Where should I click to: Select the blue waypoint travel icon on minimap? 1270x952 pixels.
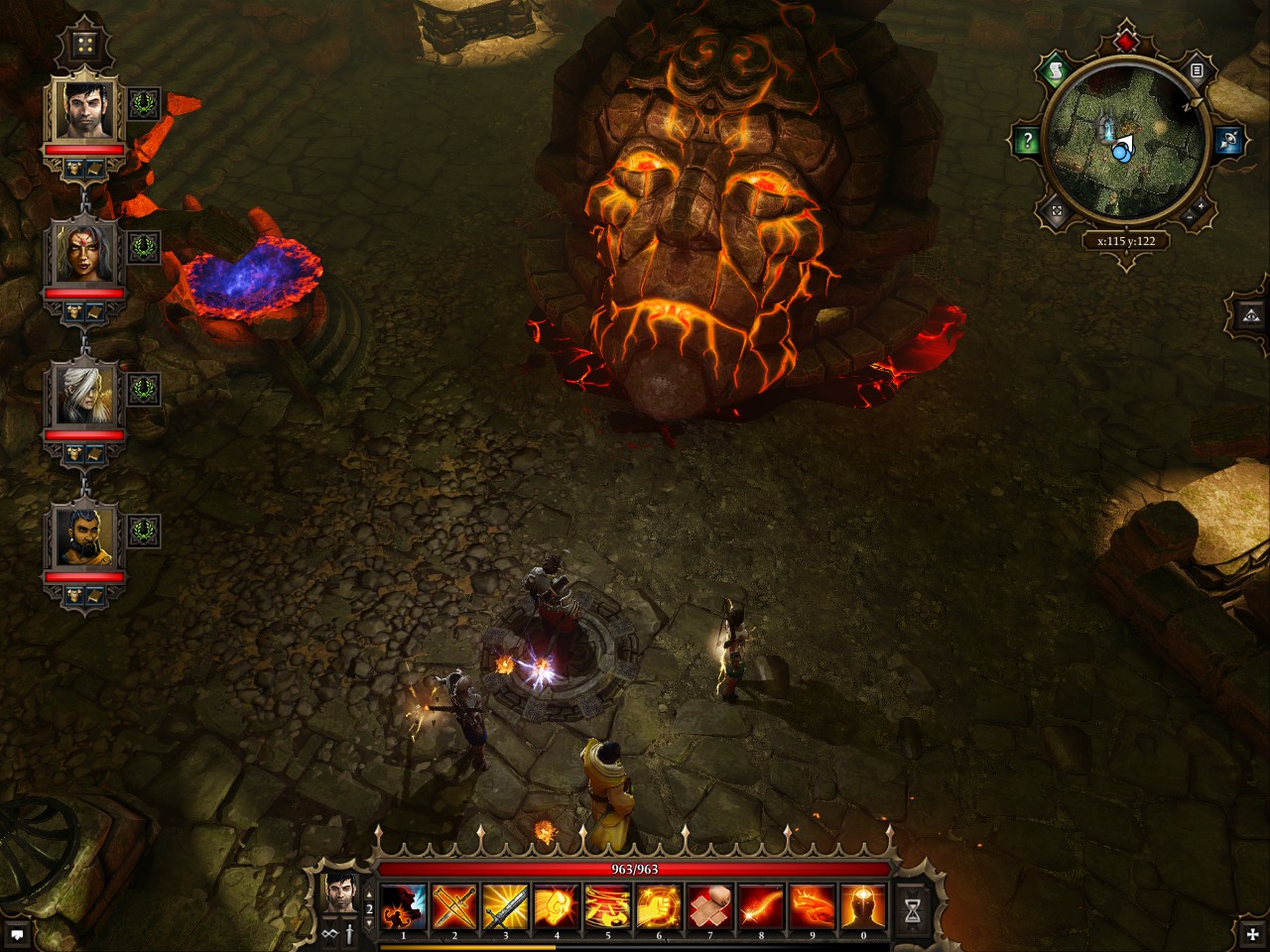(x=1226, y=139)
